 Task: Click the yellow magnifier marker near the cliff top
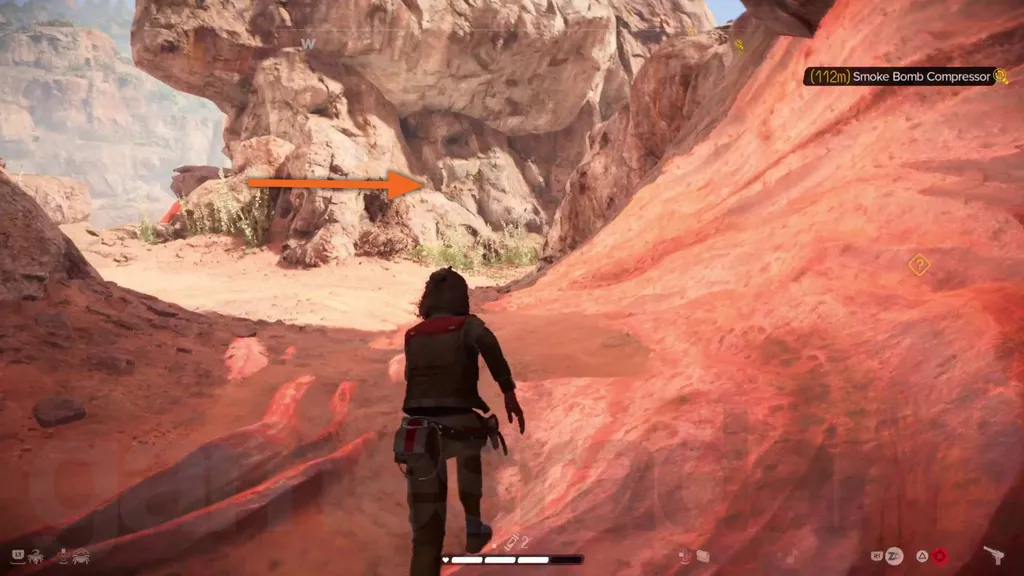pyautogui.click(x=738, y=45)
